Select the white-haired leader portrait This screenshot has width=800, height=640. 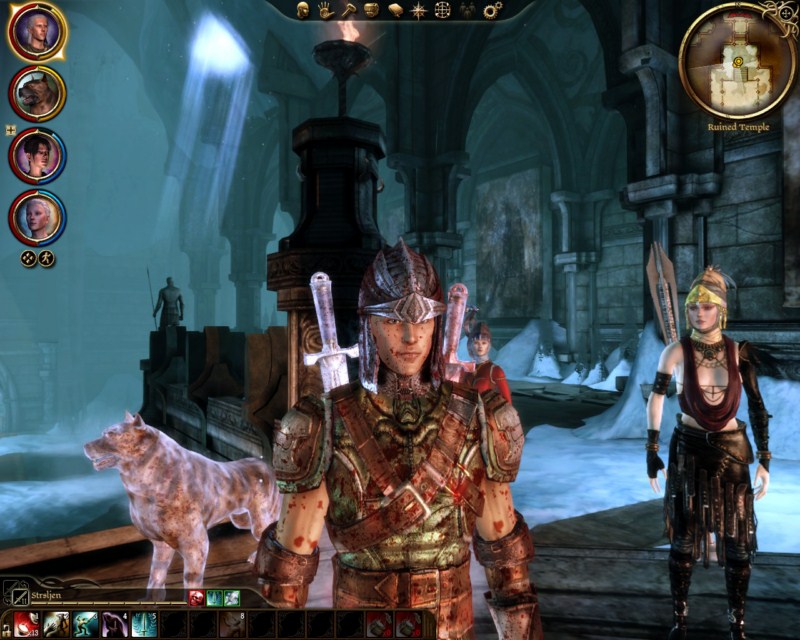[37, 32]
